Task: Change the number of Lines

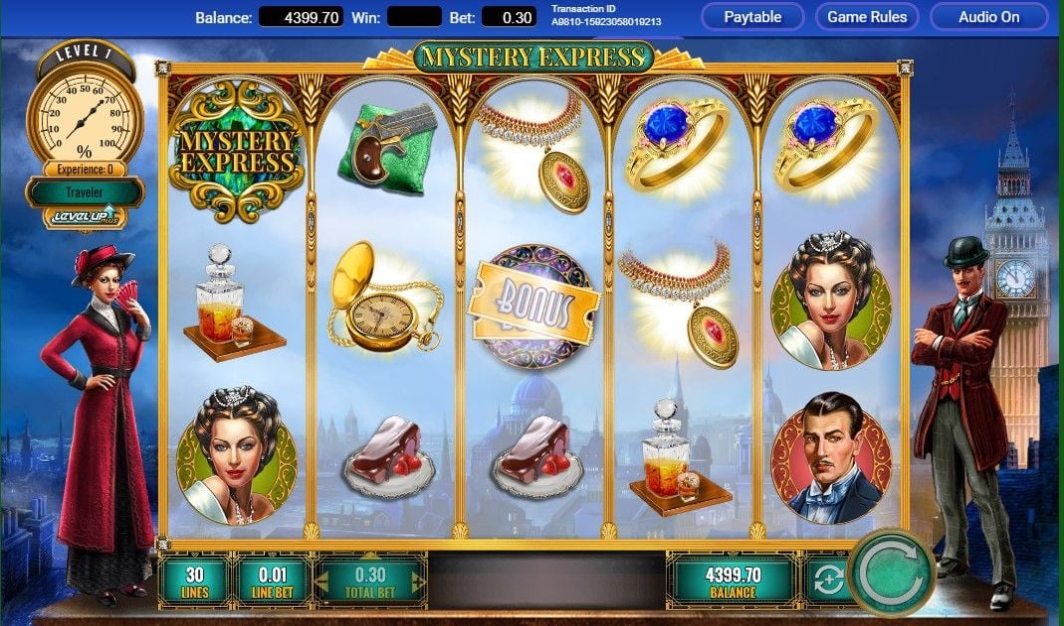Action: [194, 579]
